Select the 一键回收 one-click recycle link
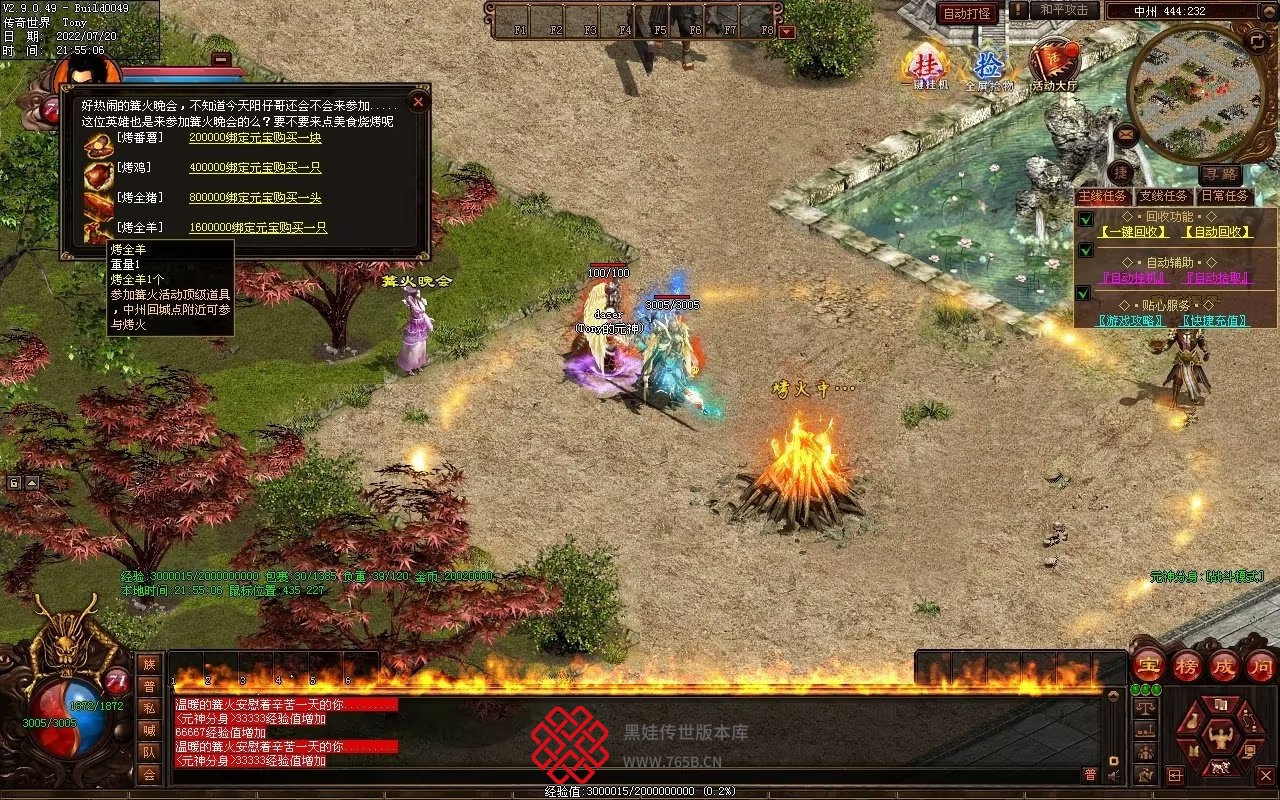The width and height of the screenshot is (1280, 800). click(1133, 232)
